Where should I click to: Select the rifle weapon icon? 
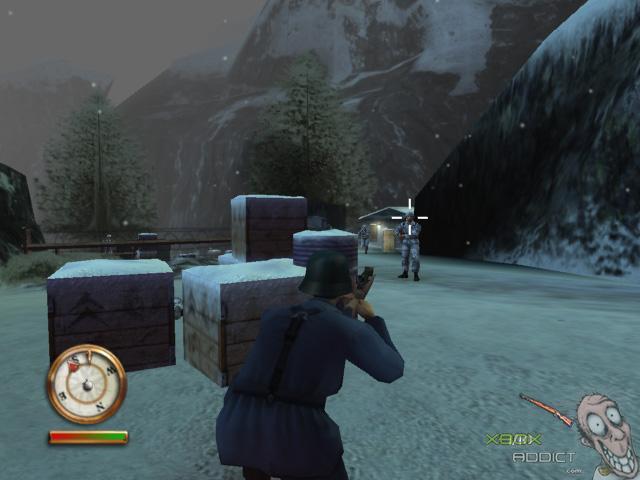[546, 409]
